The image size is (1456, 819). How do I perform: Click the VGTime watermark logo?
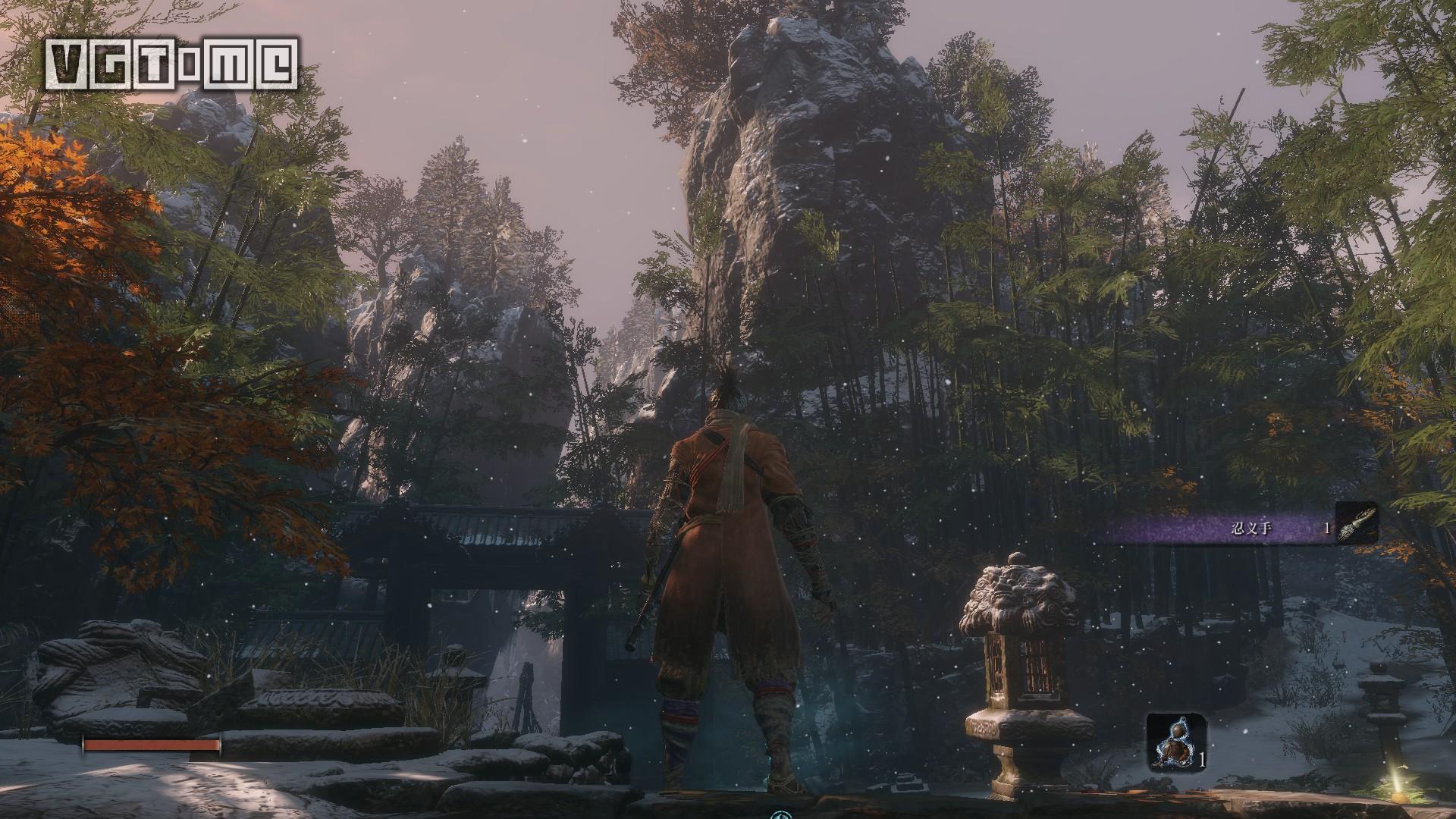pos(171,61)
